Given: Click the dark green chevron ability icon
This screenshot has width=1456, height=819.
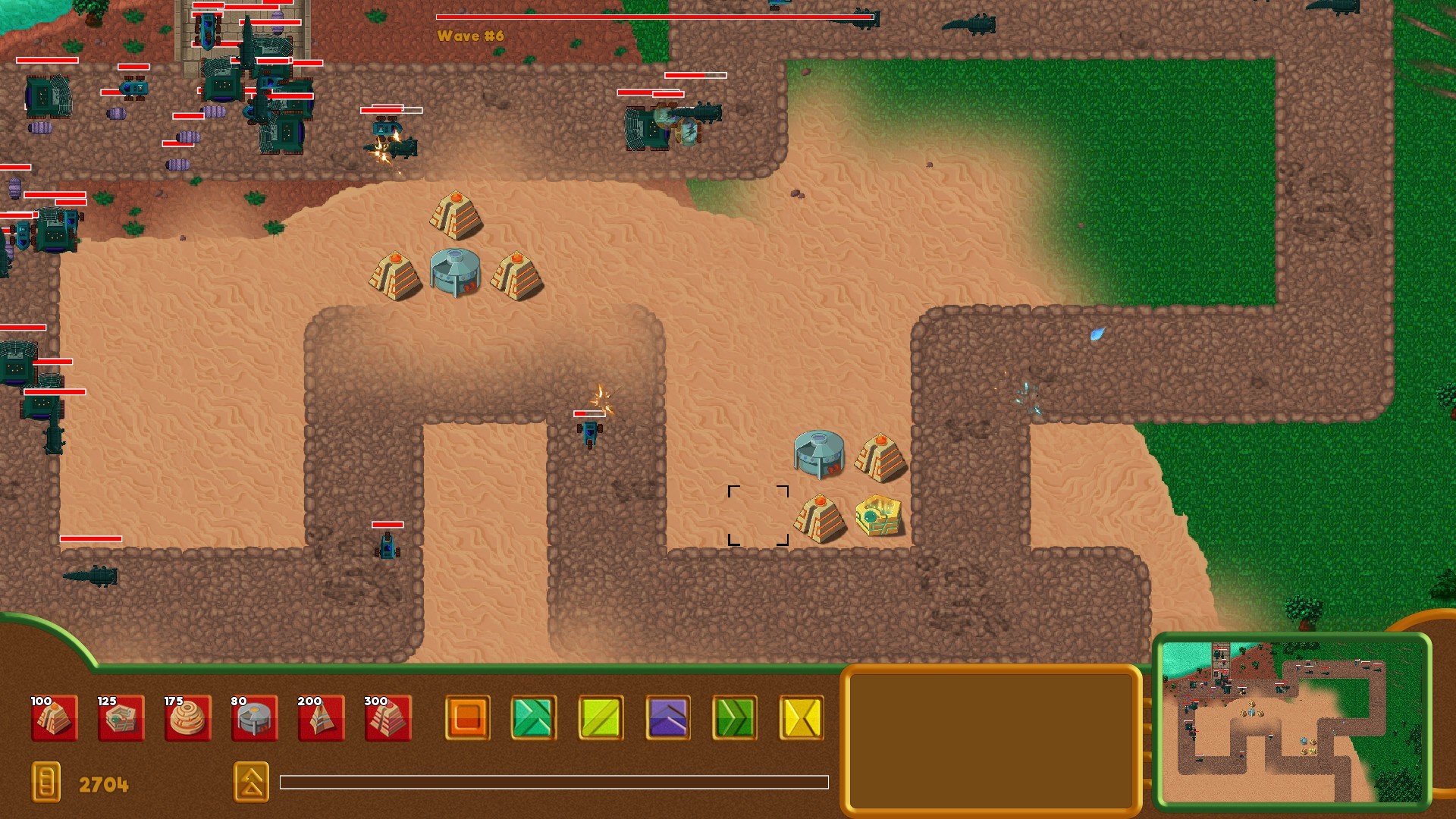Looking at the screenshot, I should click(734, 719).
